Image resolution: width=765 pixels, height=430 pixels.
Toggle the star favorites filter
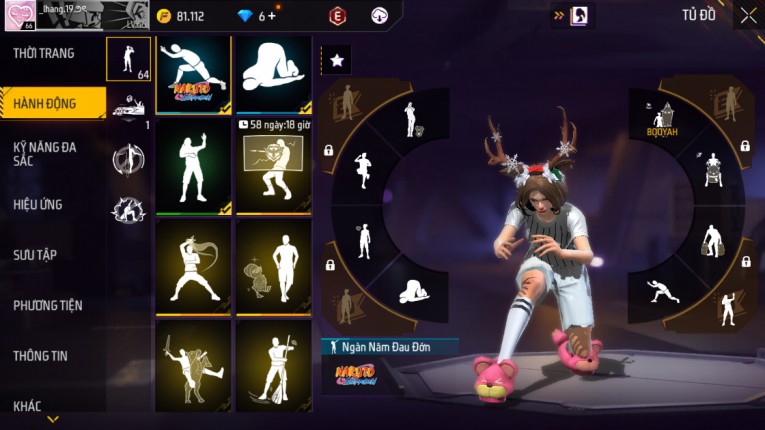point(336,60)
